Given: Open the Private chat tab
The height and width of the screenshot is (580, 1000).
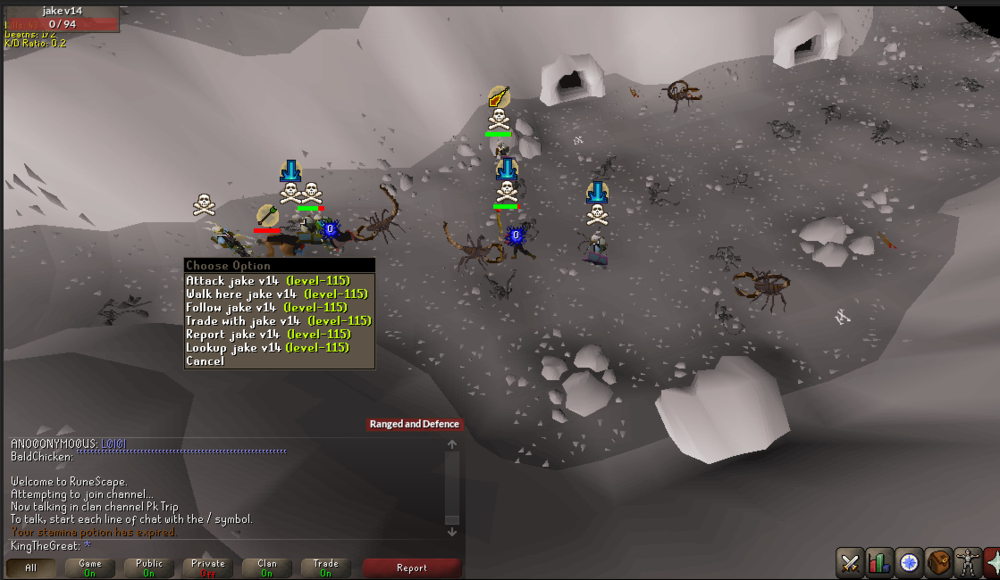Looking at the screenshot, I should [208, 568].
